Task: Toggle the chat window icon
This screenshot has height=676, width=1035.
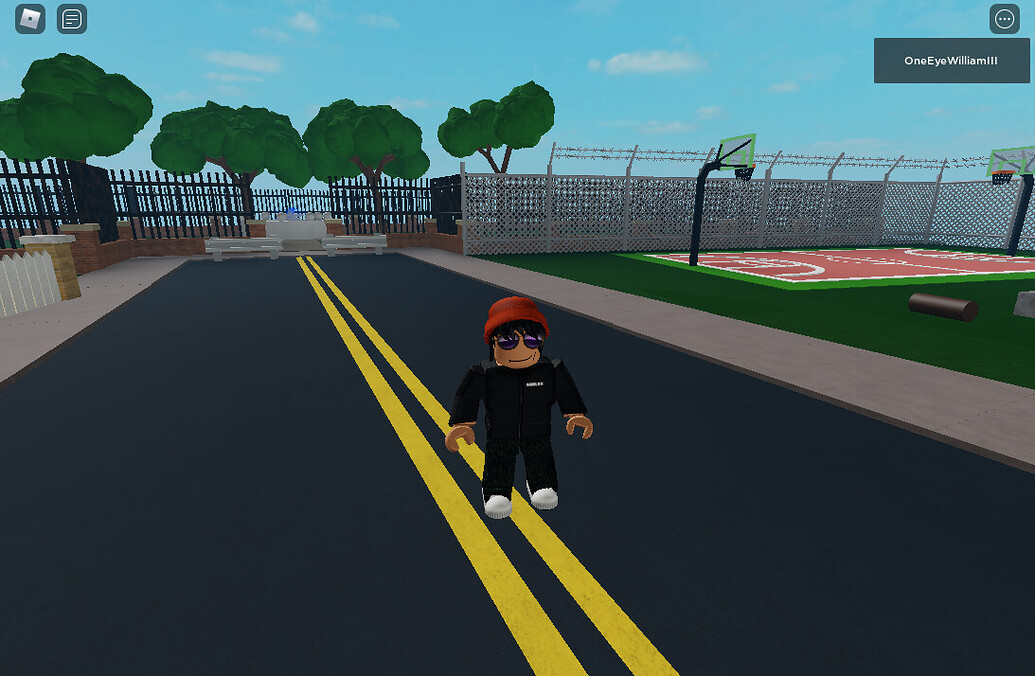Action: (72, 19)
